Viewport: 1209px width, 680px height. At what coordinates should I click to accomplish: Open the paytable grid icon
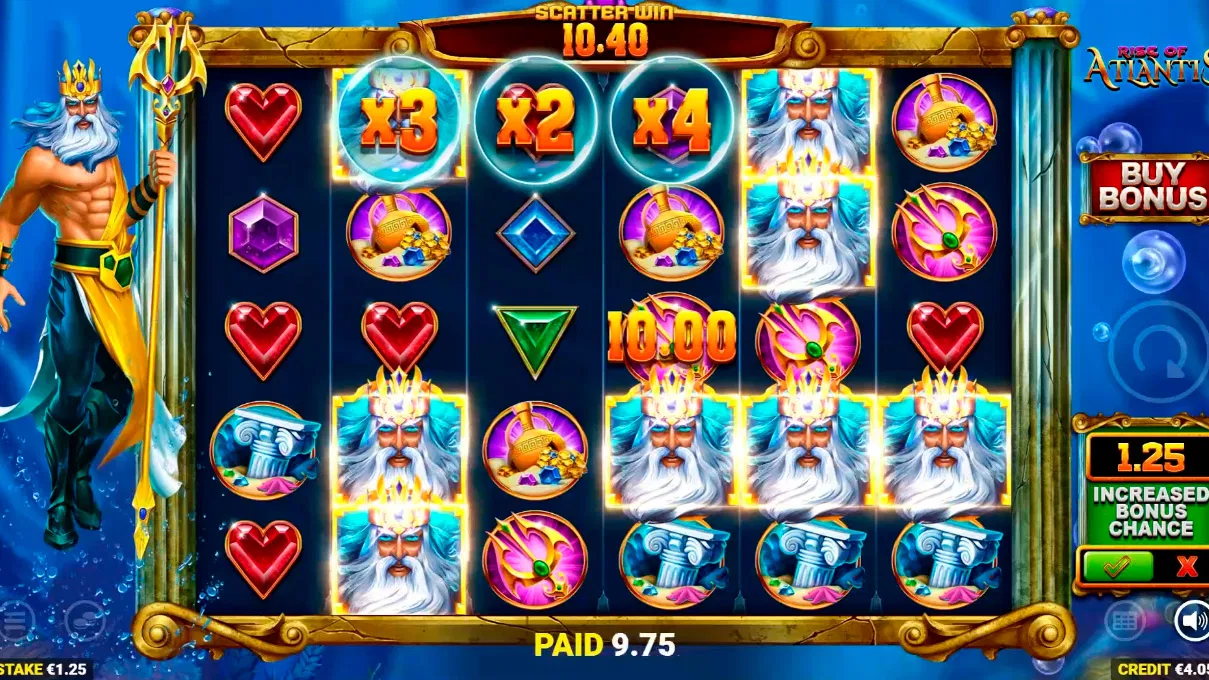point(1125,621)
